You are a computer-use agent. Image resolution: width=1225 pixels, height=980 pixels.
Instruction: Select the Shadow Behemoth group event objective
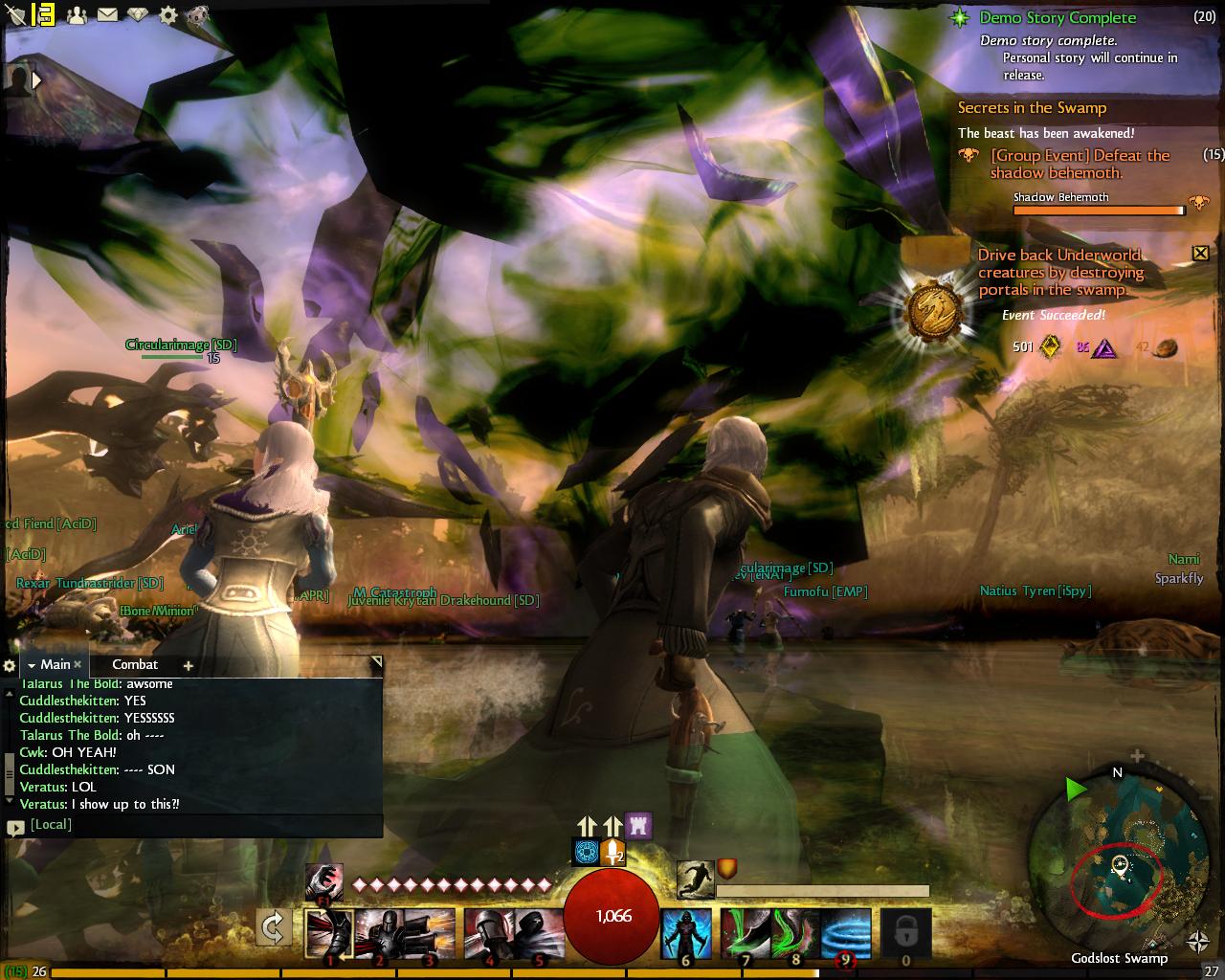1080,164
